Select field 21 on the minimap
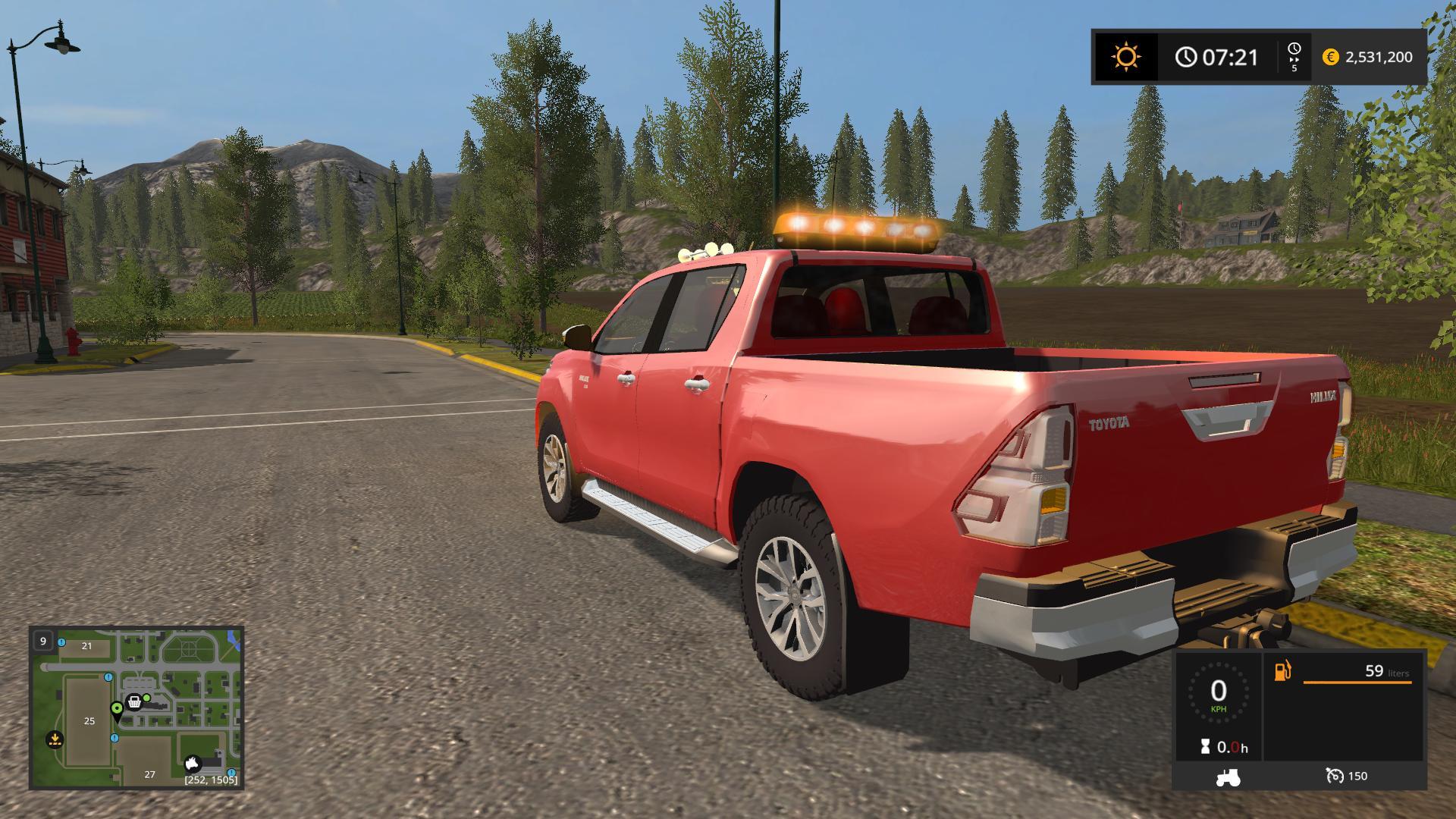Image resolution: width=1456 pixels, height=819 pixels. pyautogui.click(x=86, y=646)
